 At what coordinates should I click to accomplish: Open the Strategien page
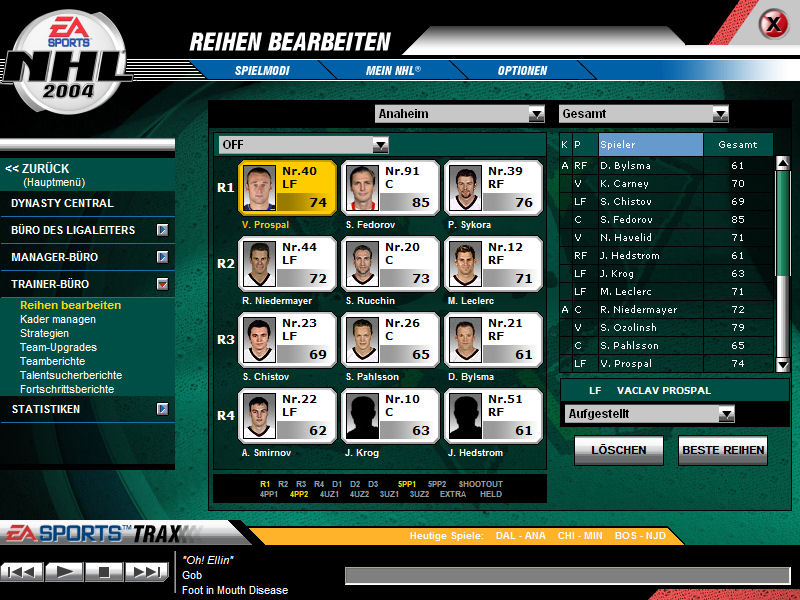click(45, 333)
